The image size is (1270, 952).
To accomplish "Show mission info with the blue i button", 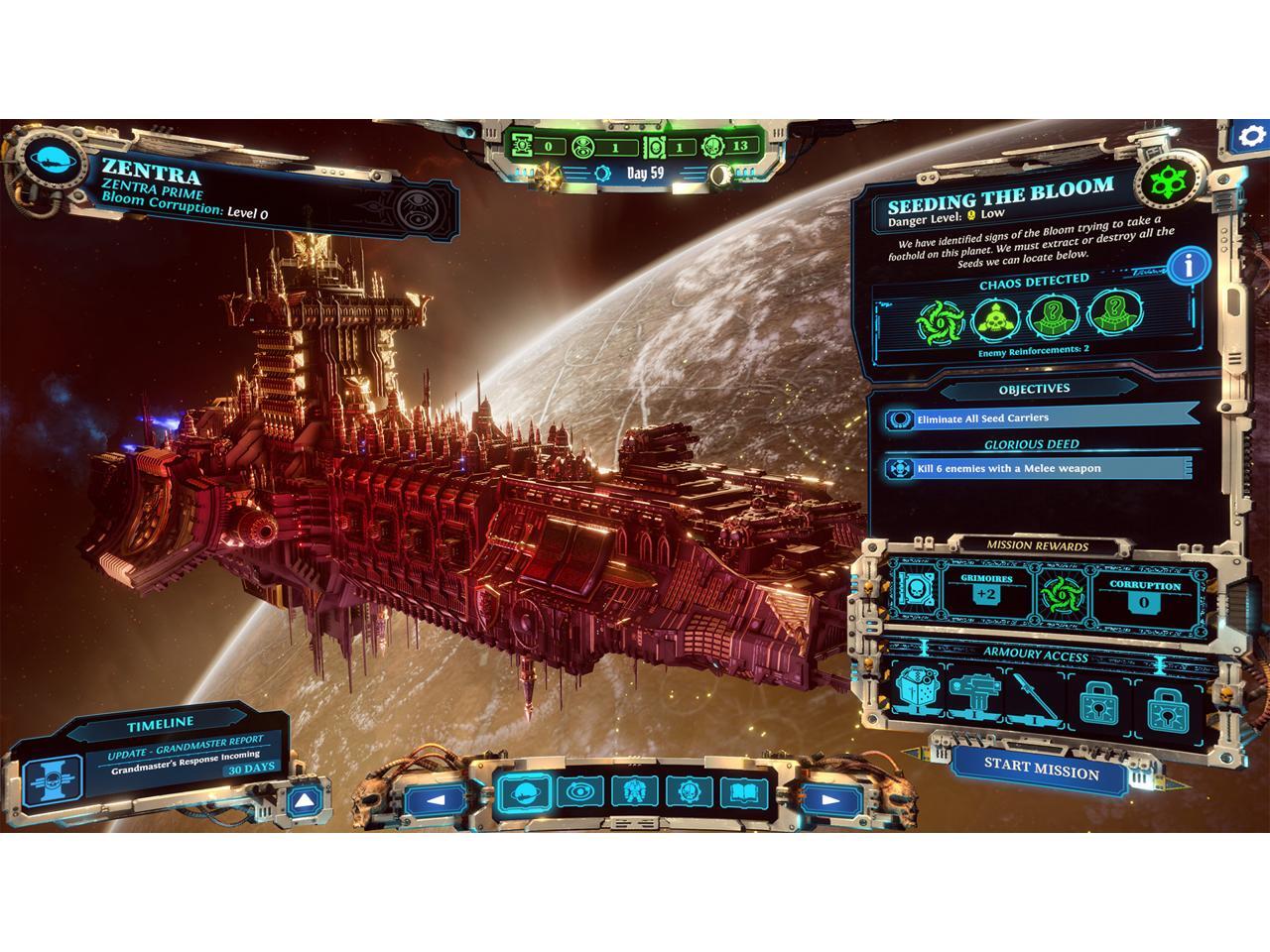I will tap(1189, 266).
